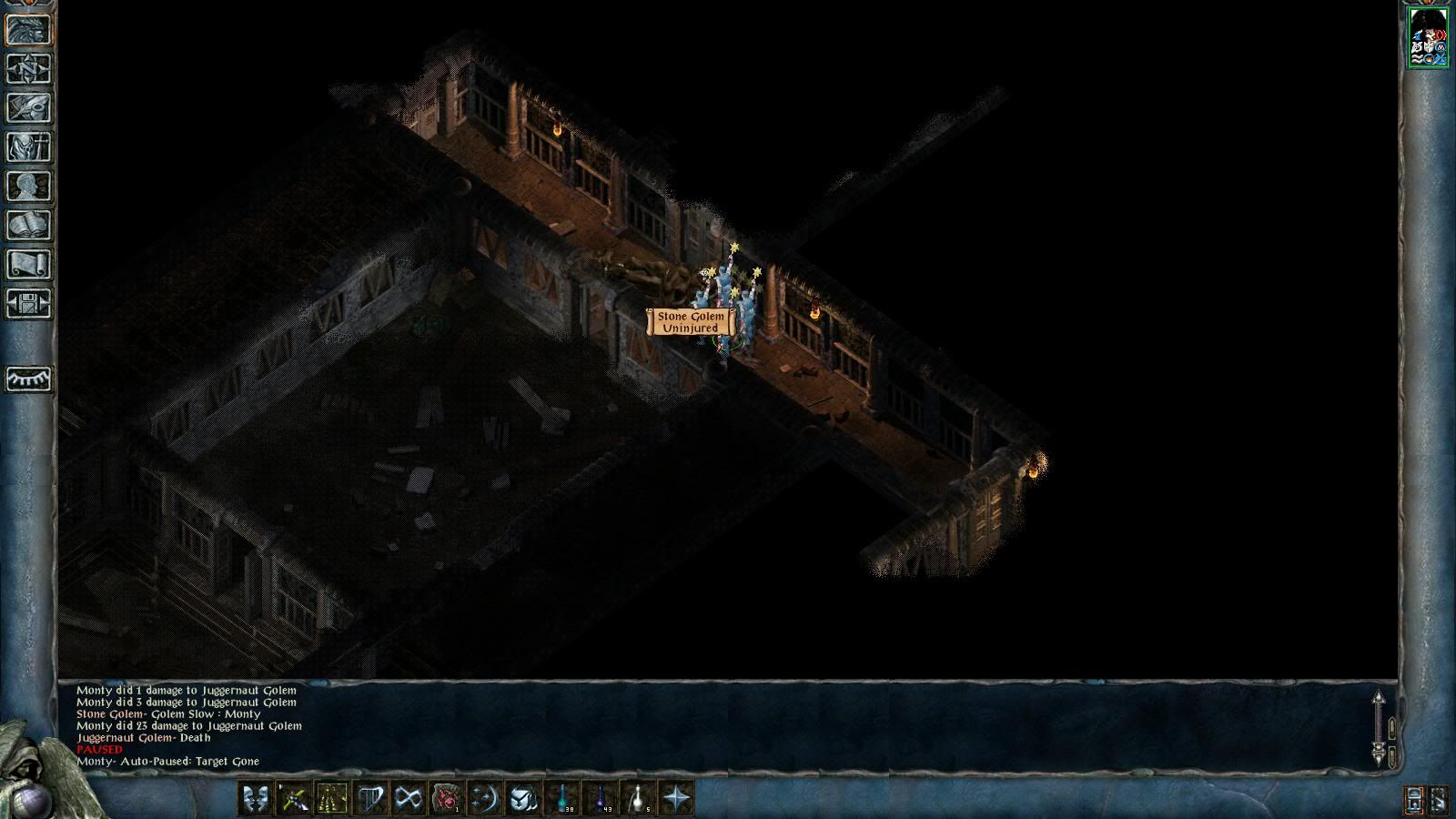Open special abilities star icon
The image size is (1456, 819).
tap(677, 799)
